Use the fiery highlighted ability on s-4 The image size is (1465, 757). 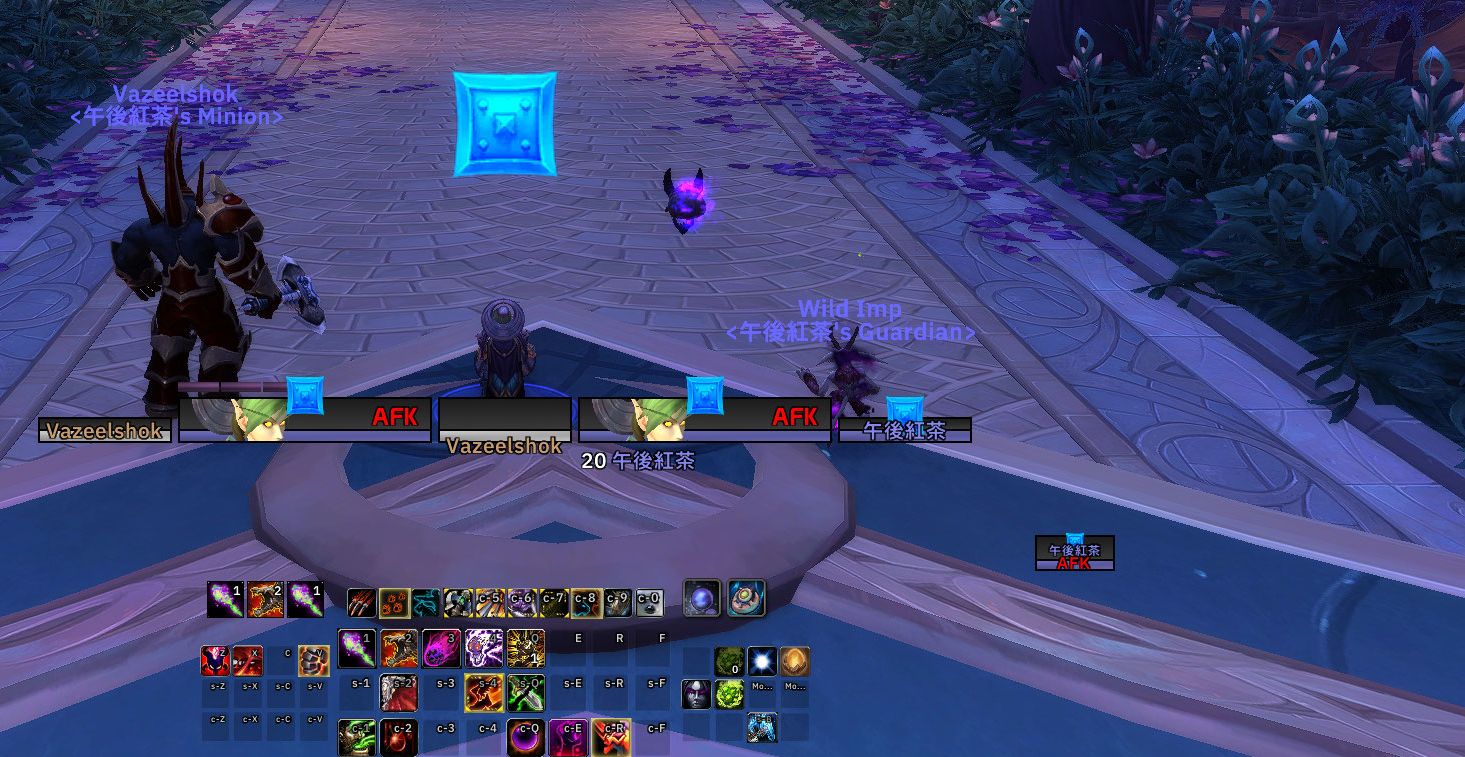click(483, 692)
